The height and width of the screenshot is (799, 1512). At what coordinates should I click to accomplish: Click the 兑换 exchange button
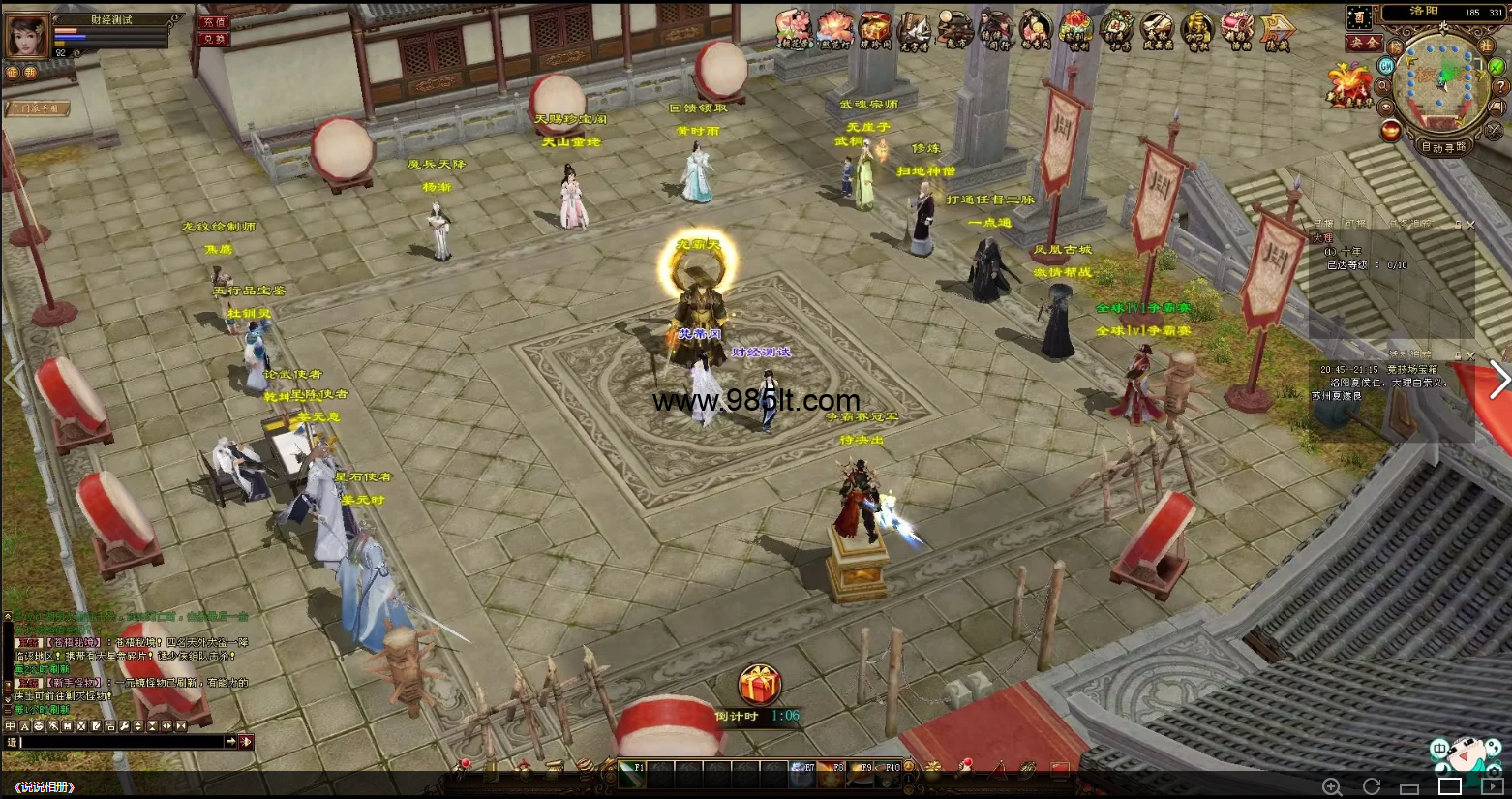(213, 39)
